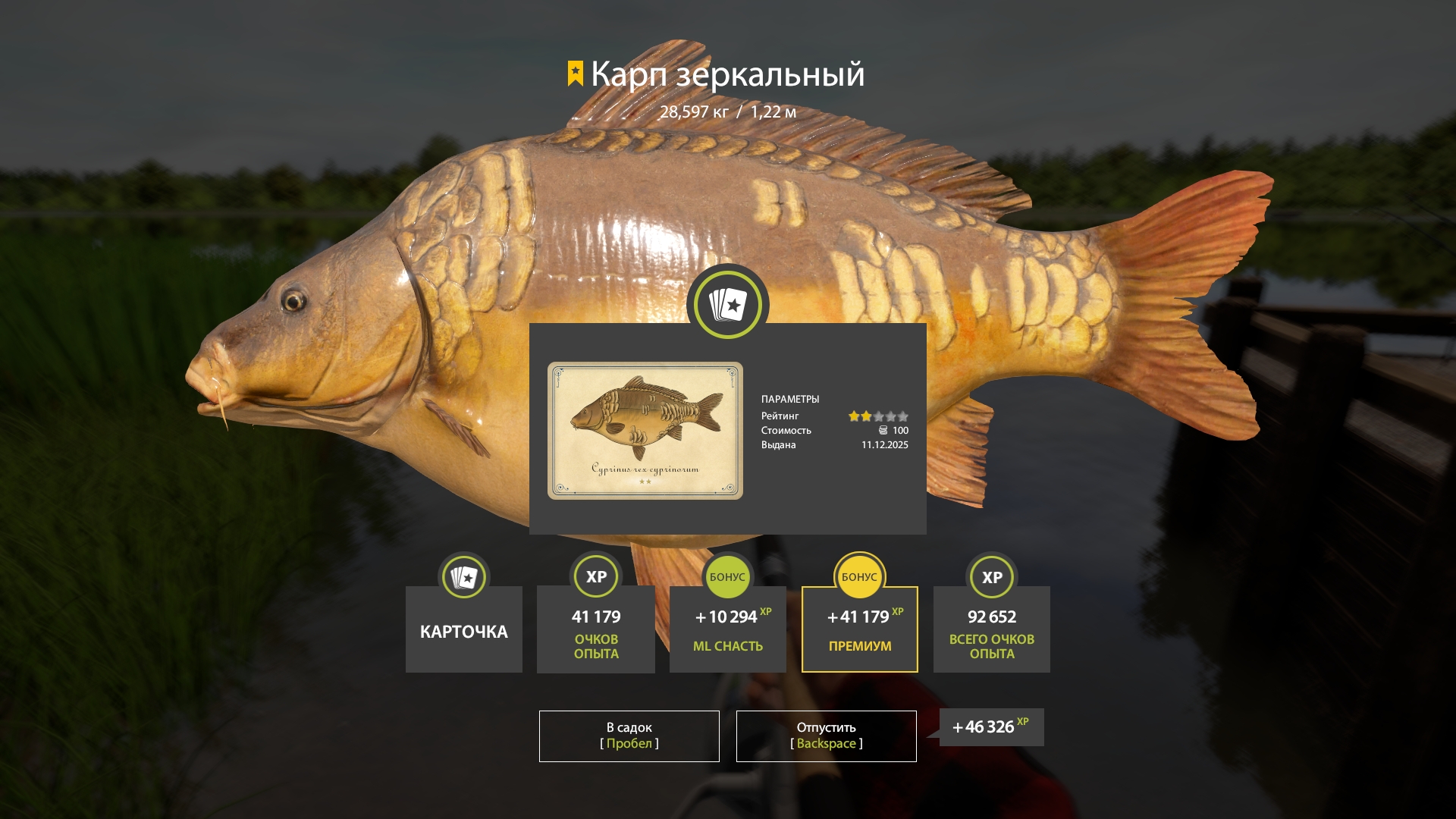Open the fish card details popup
This screenshot has width=1456, height=819.
(x=727, y=428)
